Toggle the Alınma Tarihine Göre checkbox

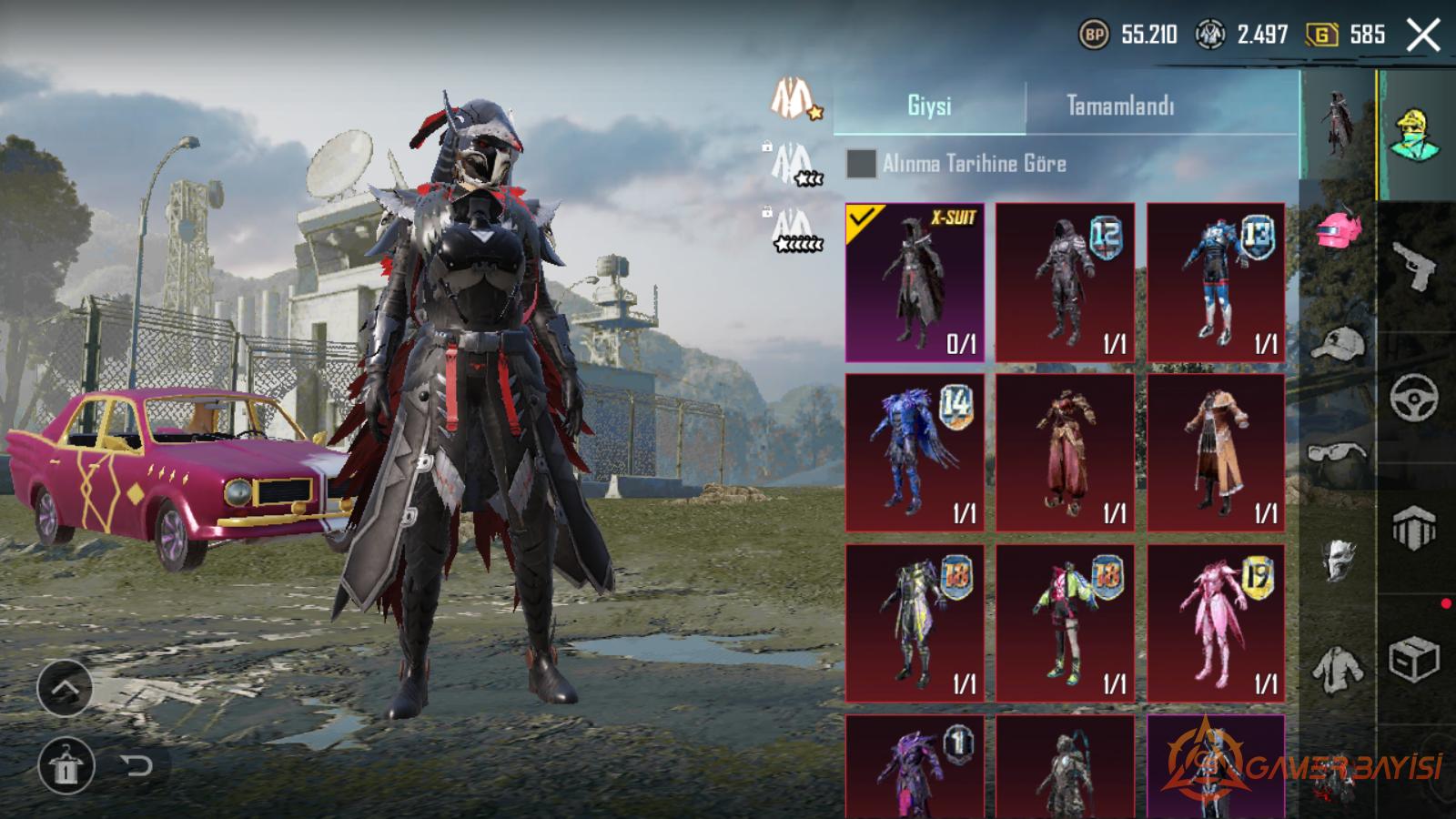[x=861, y=164]
